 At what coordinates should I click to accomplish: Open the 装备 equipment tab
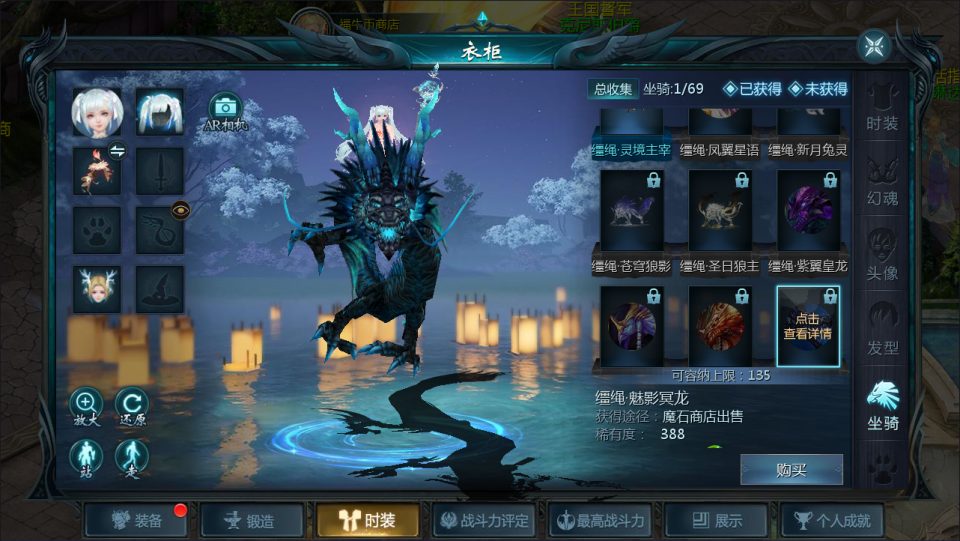(138, 520)
